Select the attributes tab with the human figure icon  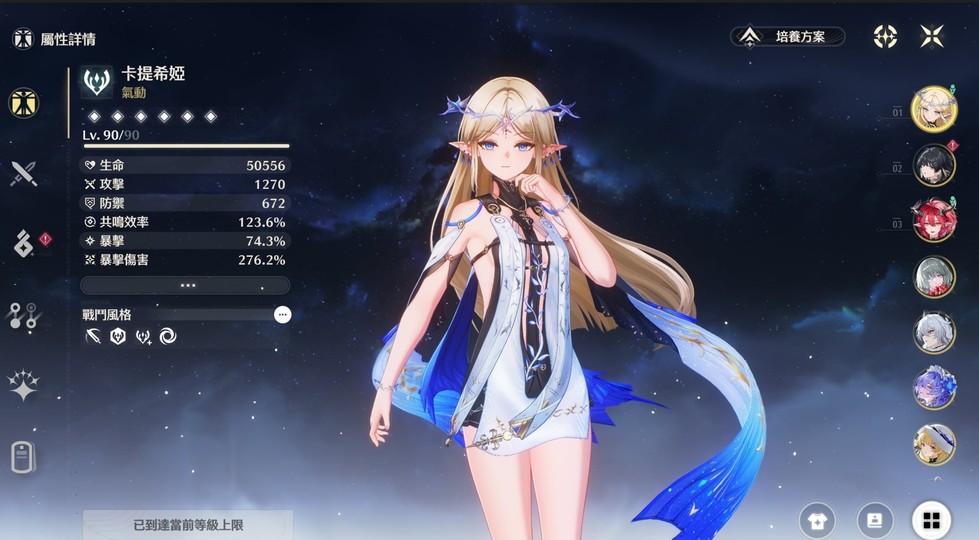23,102
